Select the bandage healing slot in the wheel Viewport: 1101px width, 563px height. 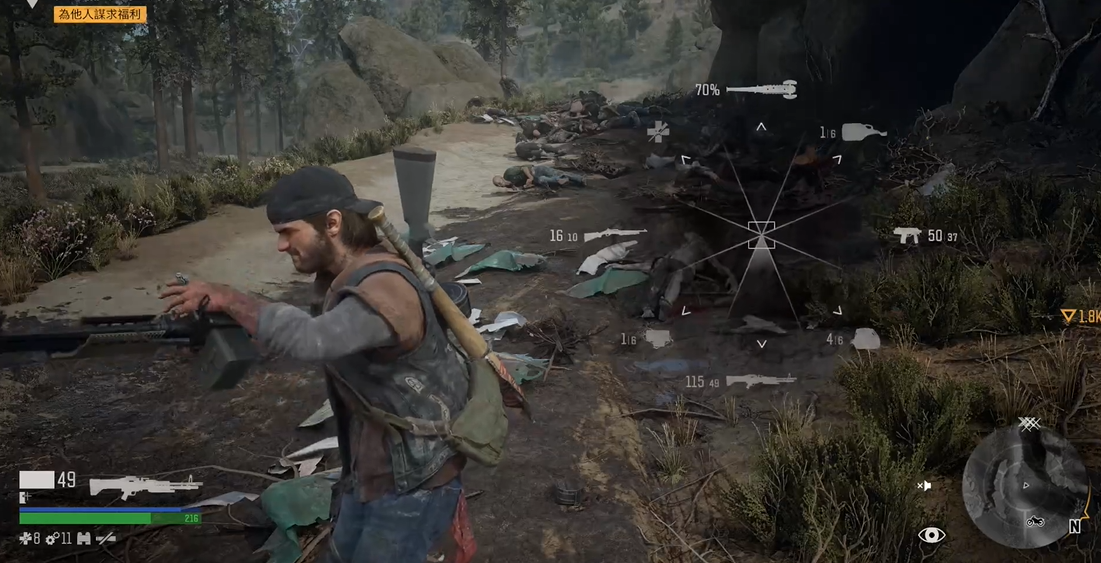click(x=657, y=131)
